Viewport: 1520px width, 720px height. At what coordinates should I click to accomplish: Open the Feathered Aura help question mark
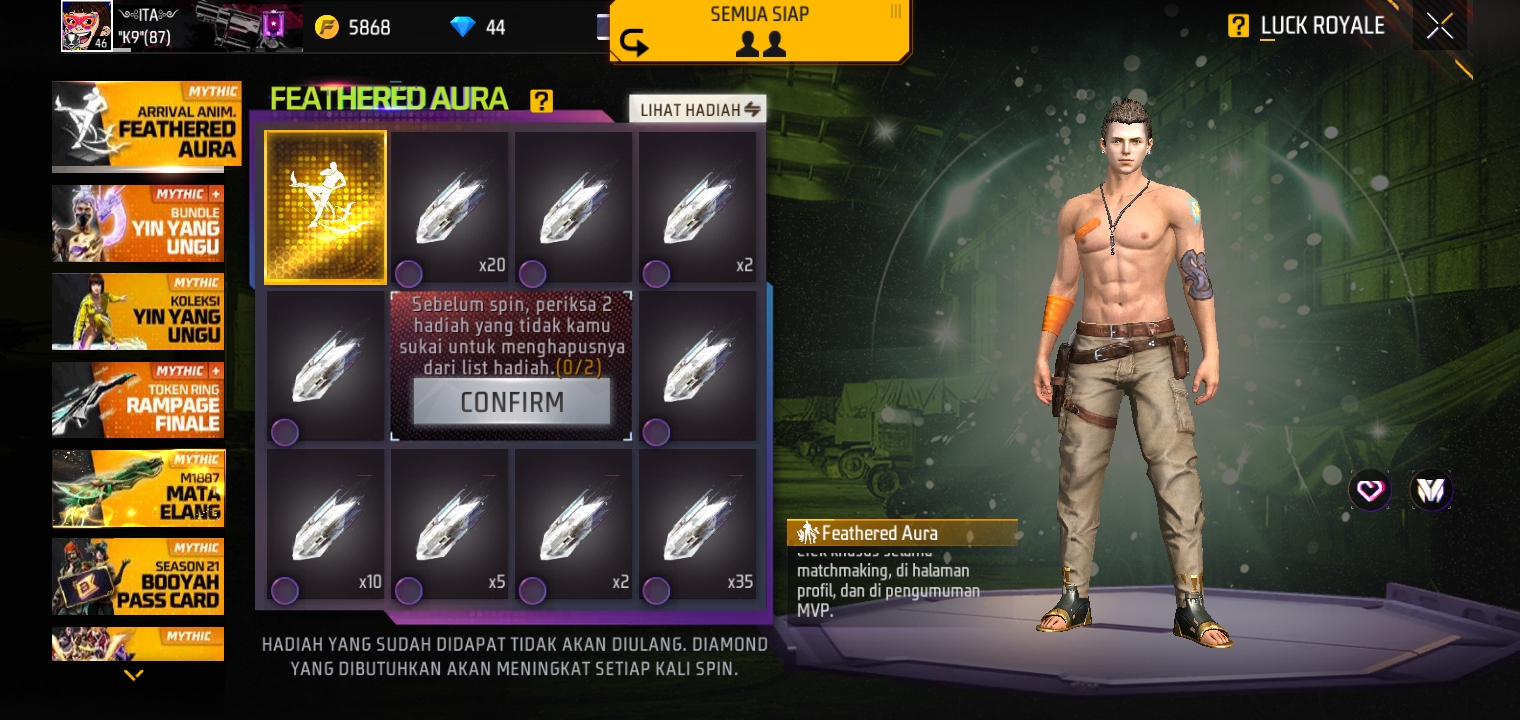(541, 100)
